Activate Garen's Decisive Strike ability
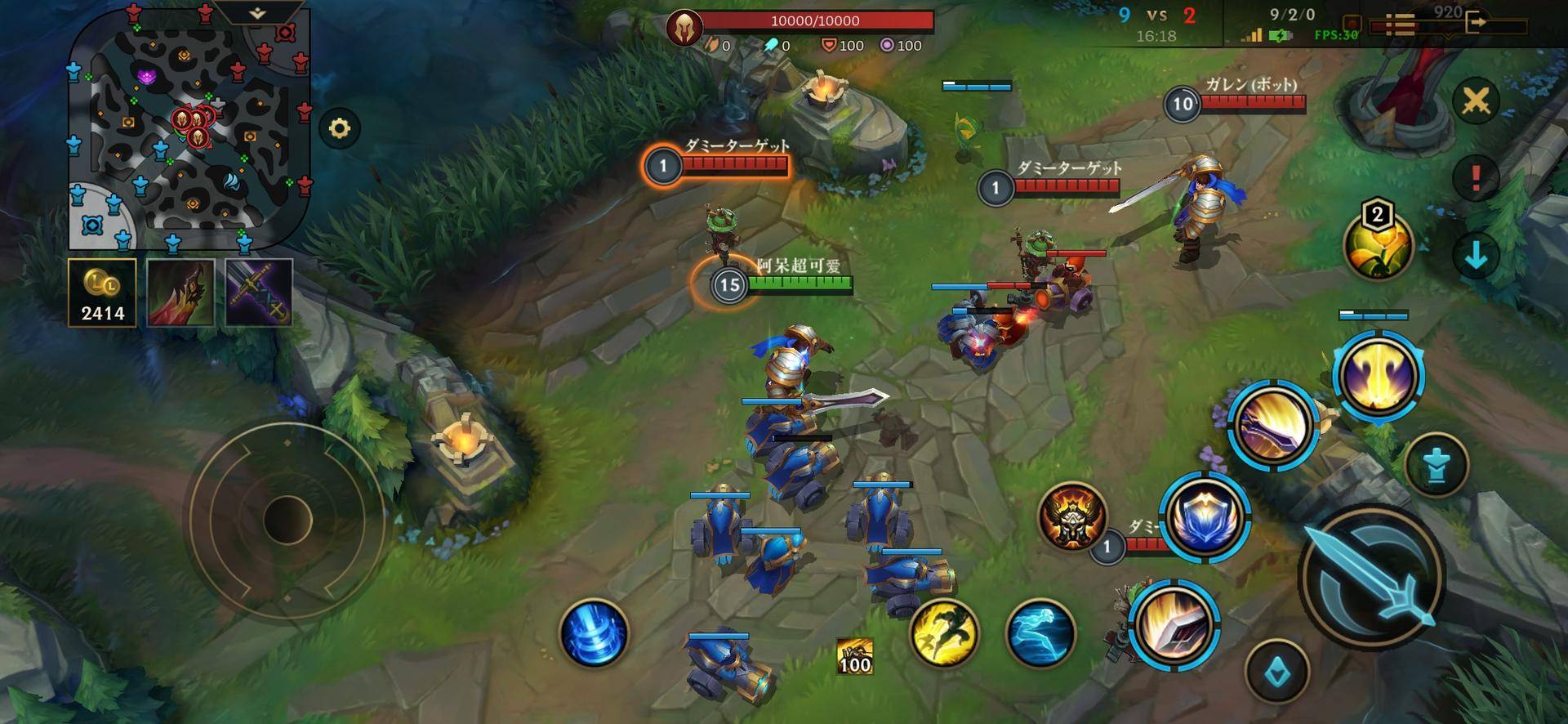Screen dimensions: 1568x724 (x=1176, y=625)
